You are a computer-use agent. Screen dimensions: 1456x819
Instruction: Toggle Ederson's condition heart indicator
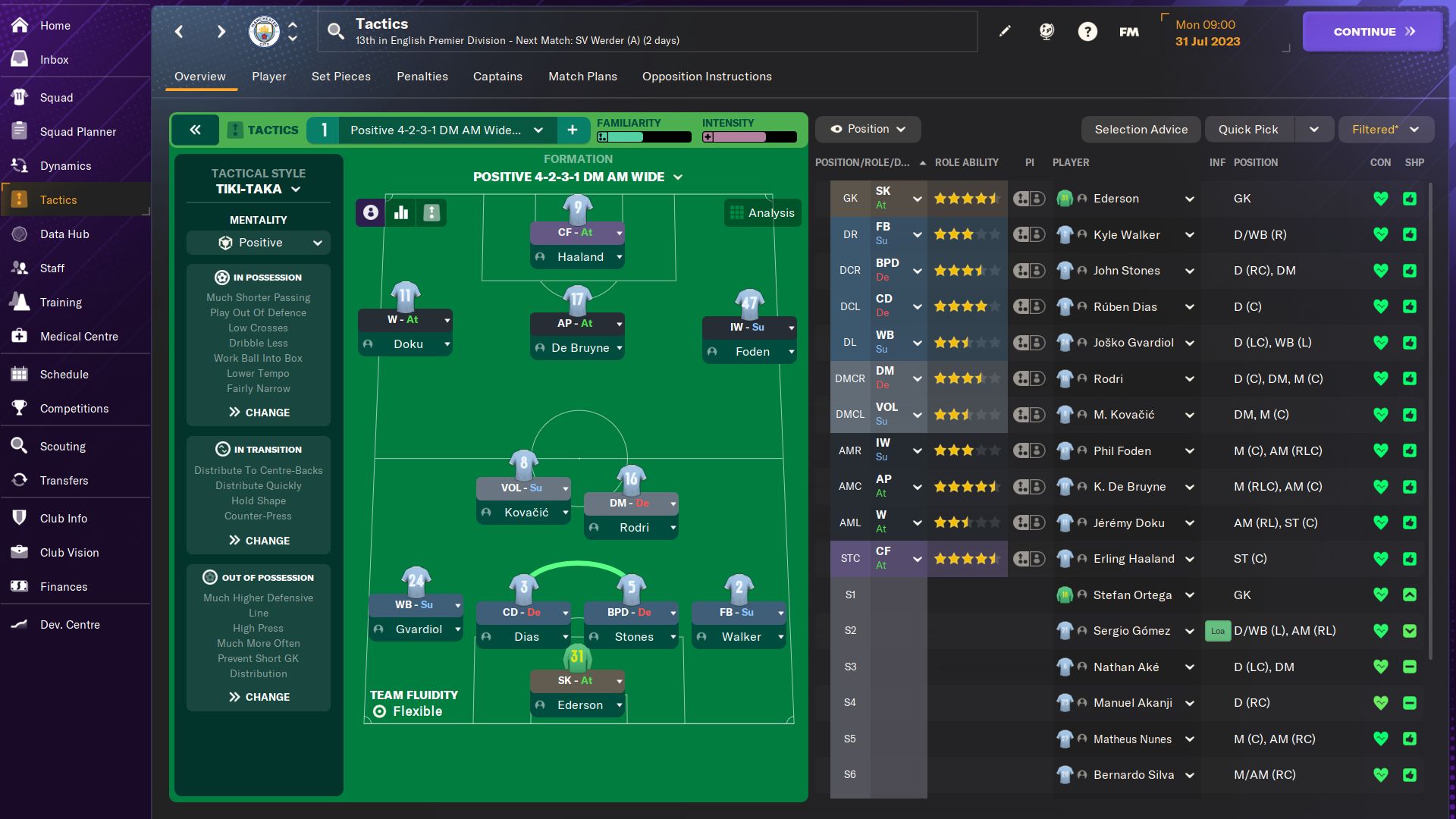click(1380, 198)
